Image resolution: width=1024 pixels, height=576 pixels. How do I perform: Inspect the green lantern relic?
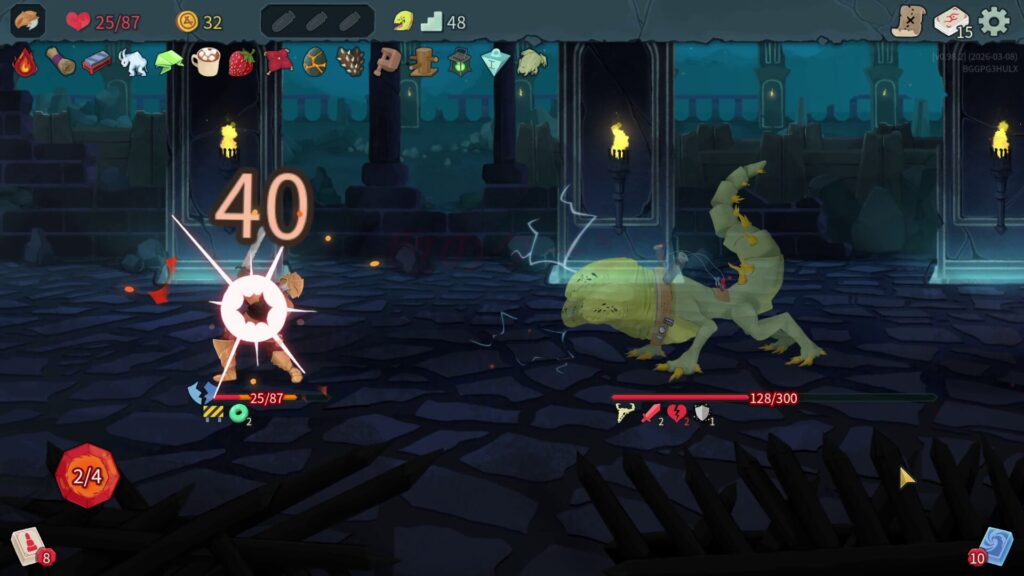pyautogui.click(x=460, y=61)
